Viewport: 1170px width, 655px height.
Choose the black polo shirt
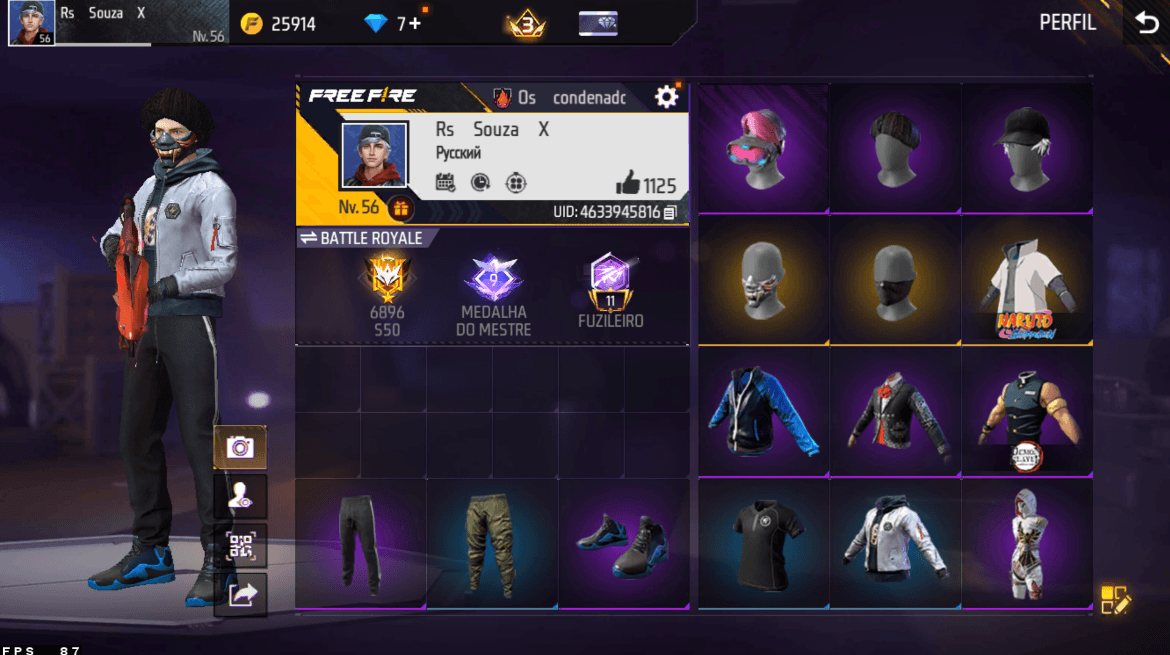tap(763, 544)
